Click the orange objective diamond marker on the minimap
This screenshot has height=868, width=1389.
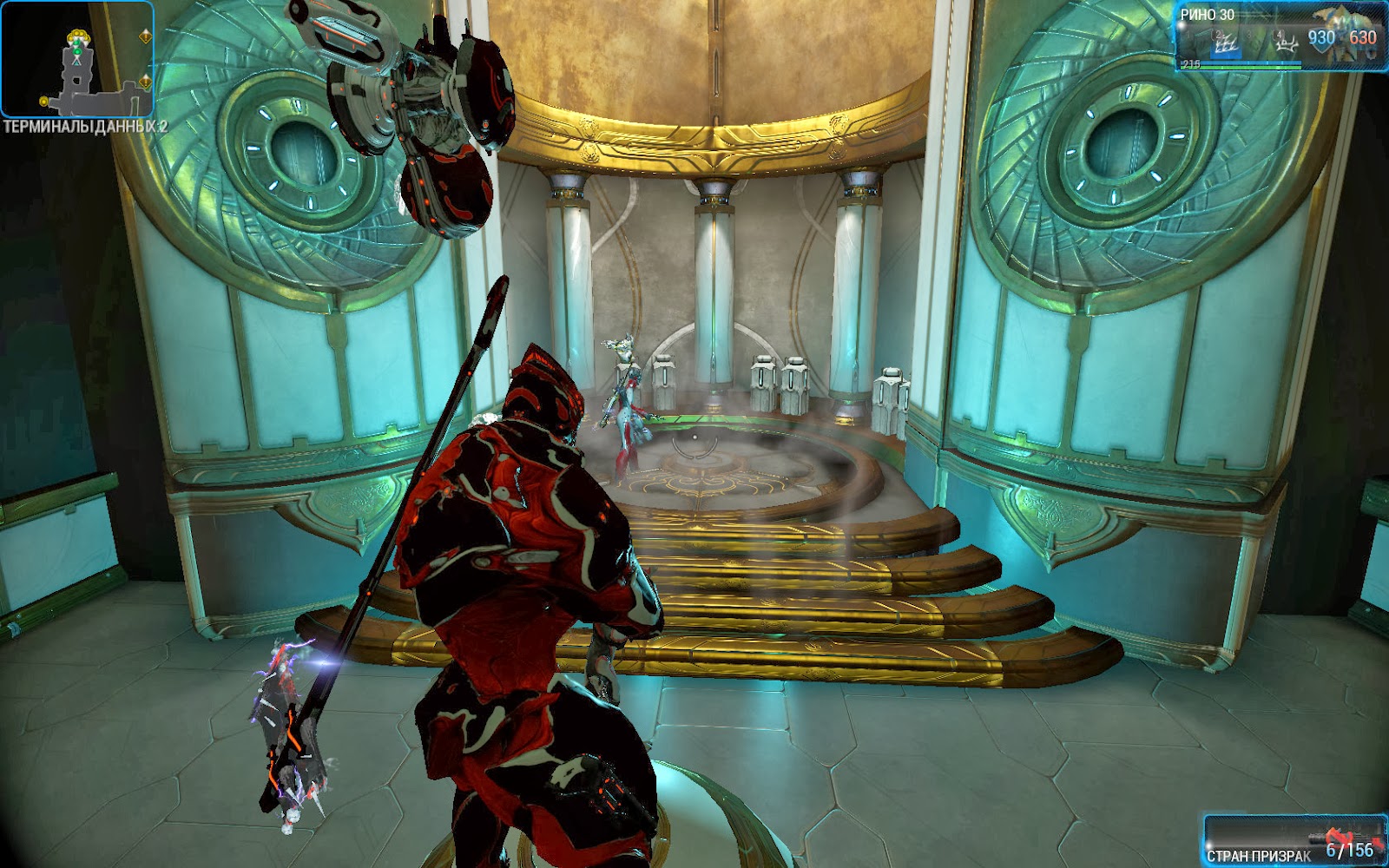[145, 36]
